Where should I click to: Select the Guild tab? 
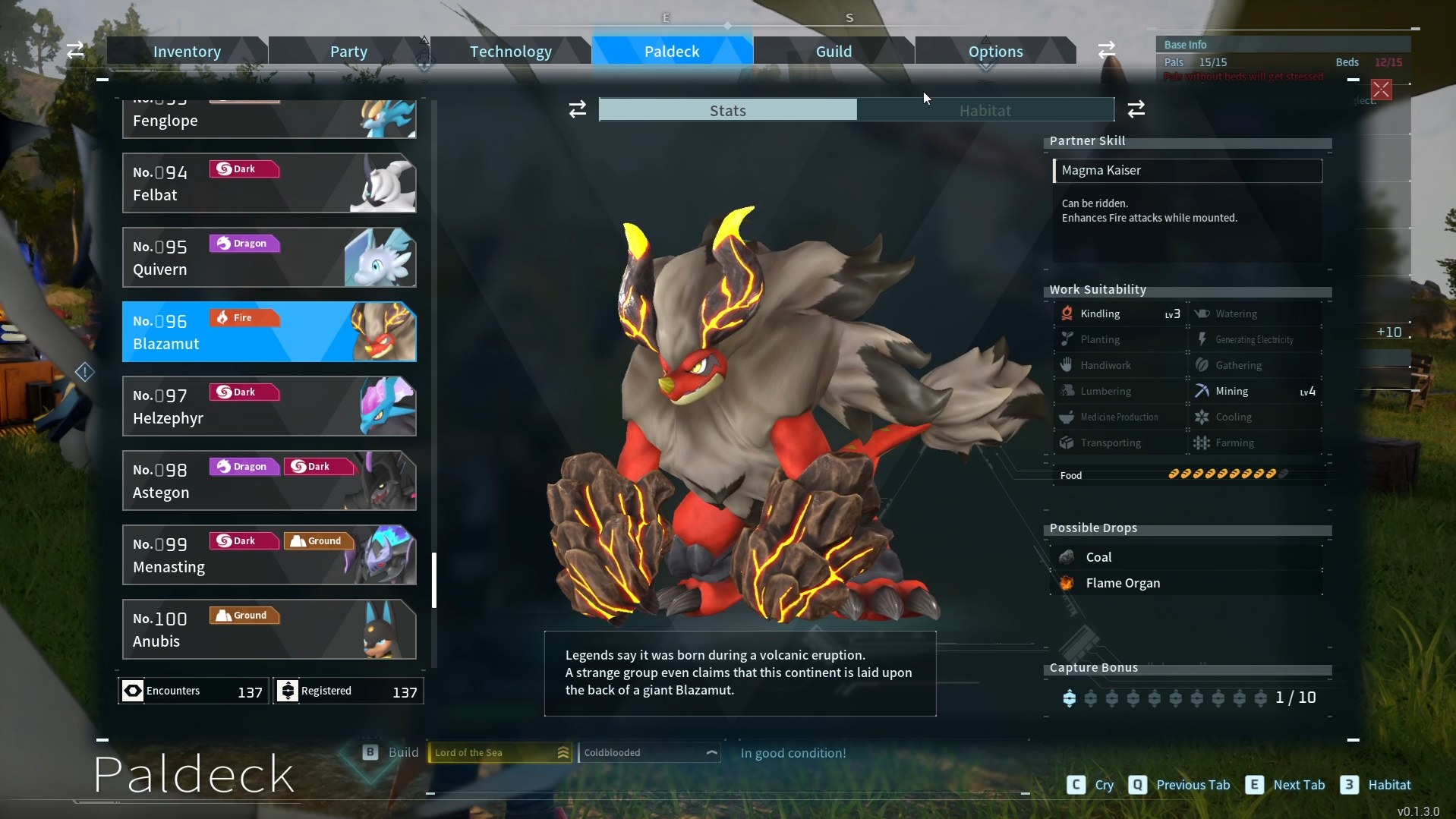click(834, 52)
